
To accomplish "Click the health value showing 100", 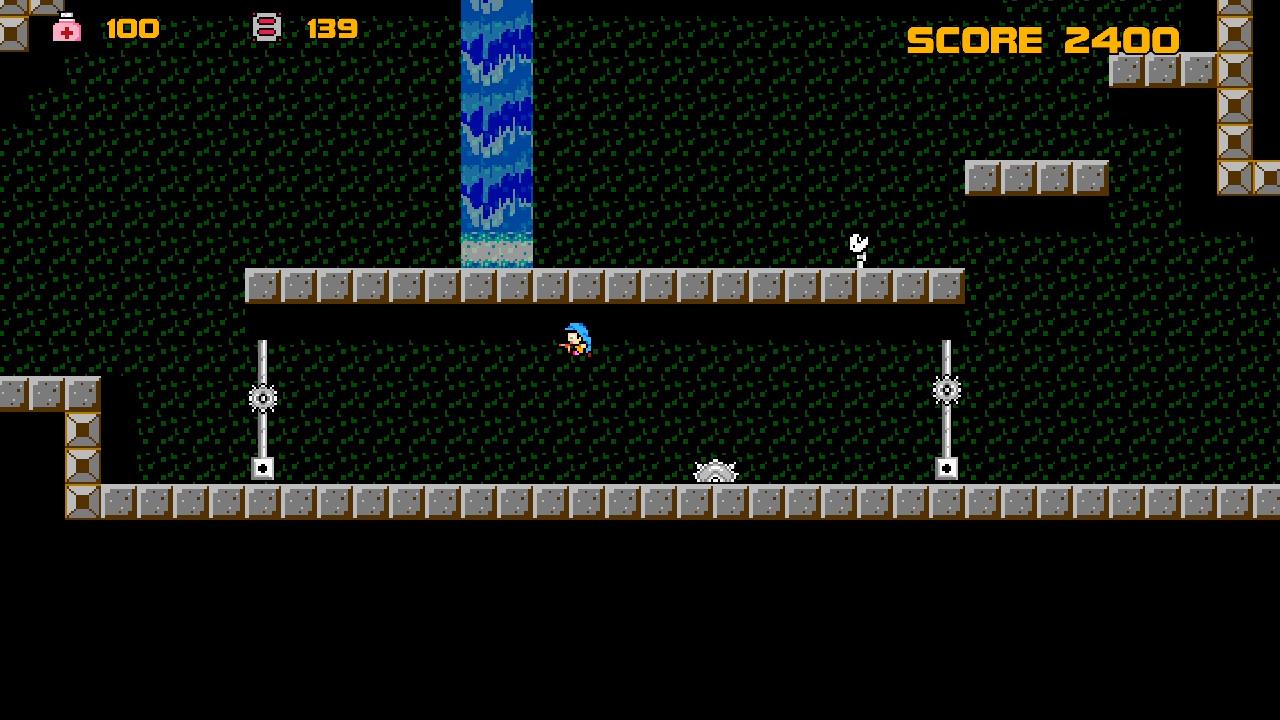I will [133, 27].
